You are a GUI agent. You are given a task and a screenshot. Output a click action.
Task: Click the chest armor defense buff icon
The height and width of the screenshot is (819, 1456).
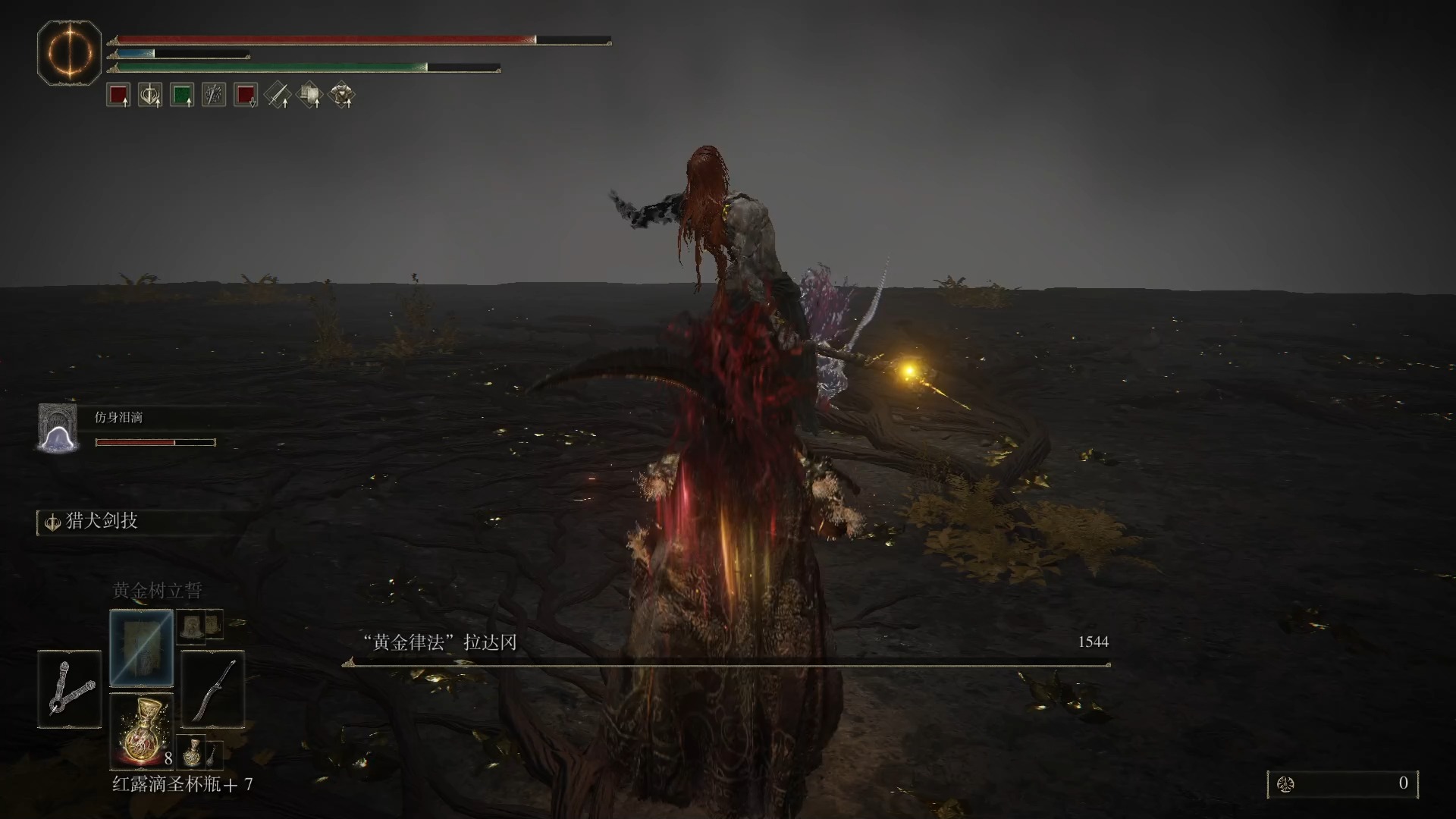342,96
